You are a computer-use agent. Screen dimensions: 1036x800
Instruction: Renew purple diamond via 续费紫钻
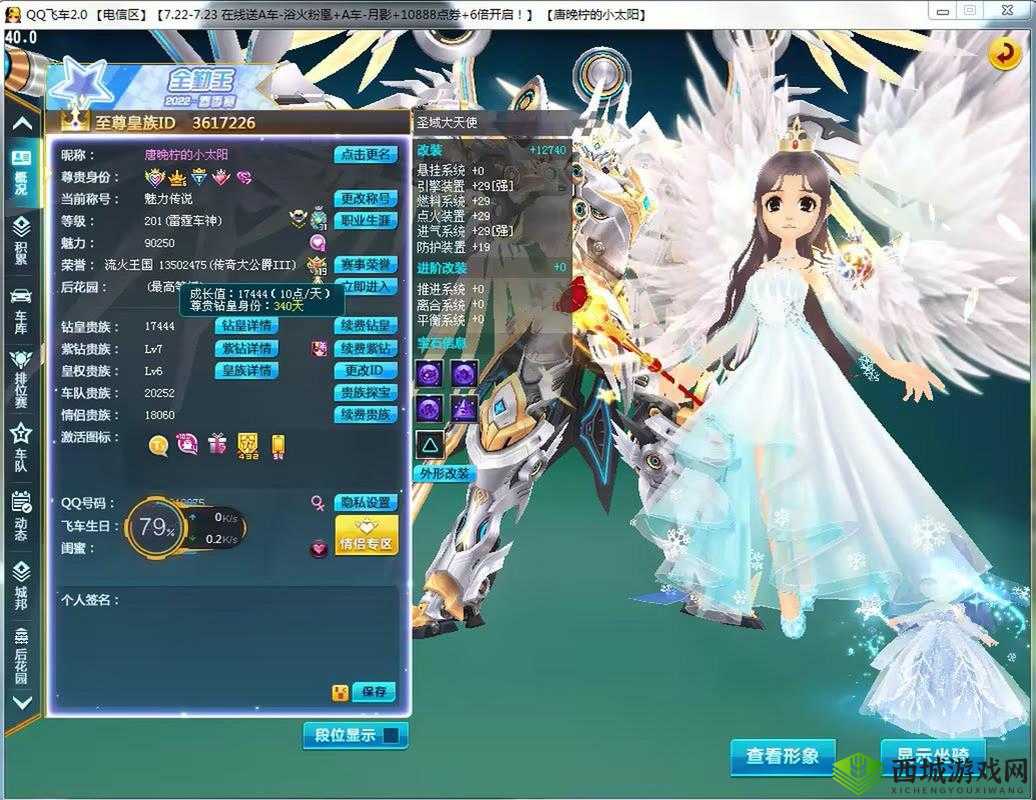pos(365,349)
